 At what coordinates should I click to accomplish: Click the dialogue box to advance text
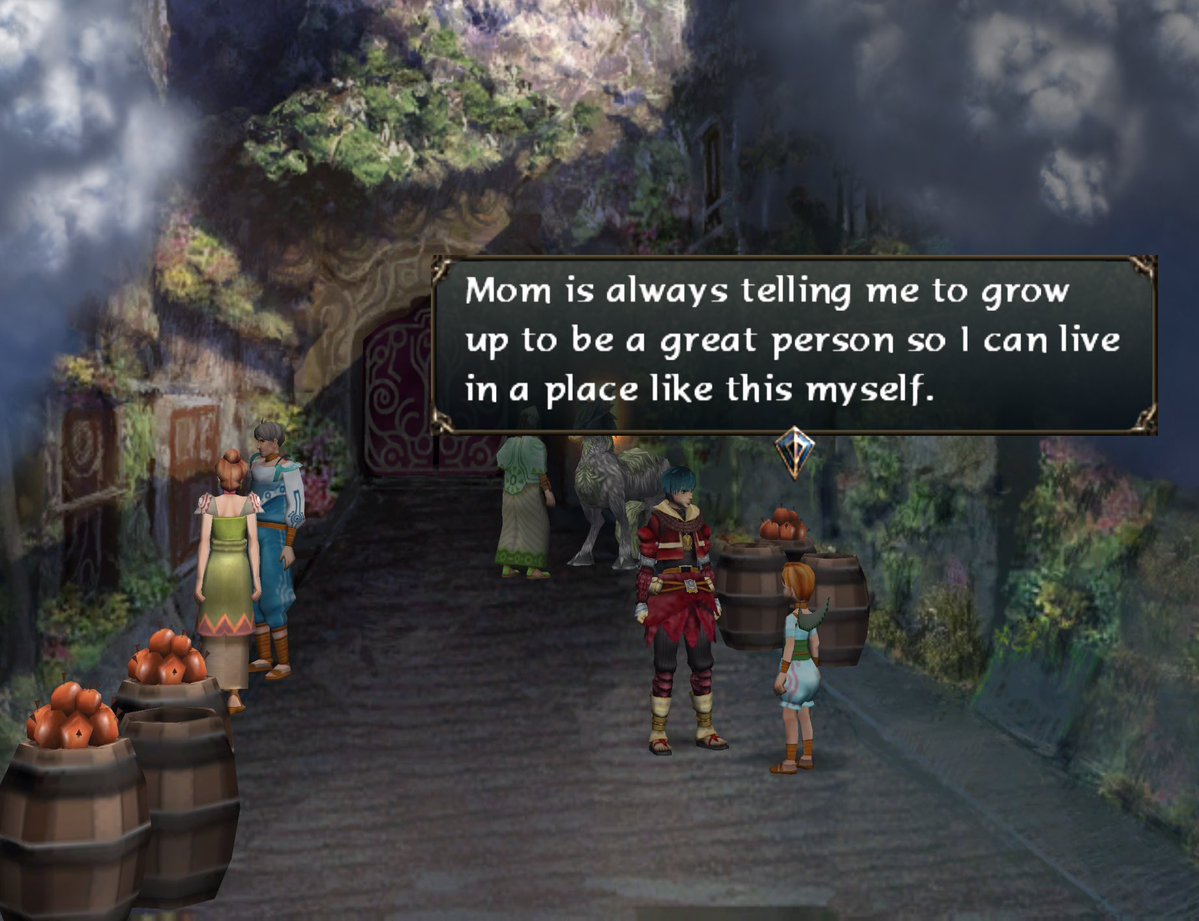tap(794, 344)
